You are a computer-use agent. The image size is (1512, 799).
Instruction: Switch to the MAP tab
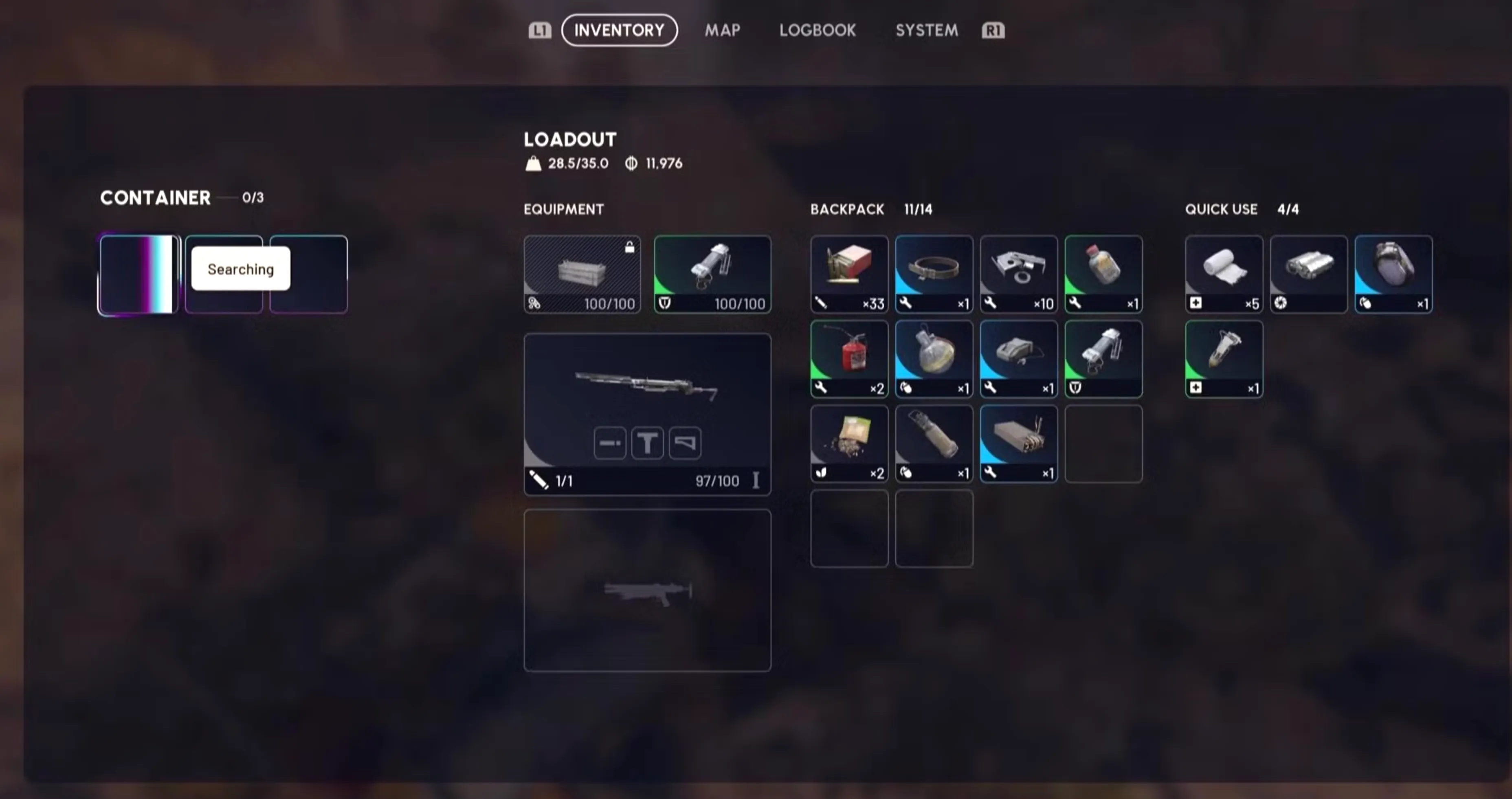pyautogui.click(x=722, y=30)
